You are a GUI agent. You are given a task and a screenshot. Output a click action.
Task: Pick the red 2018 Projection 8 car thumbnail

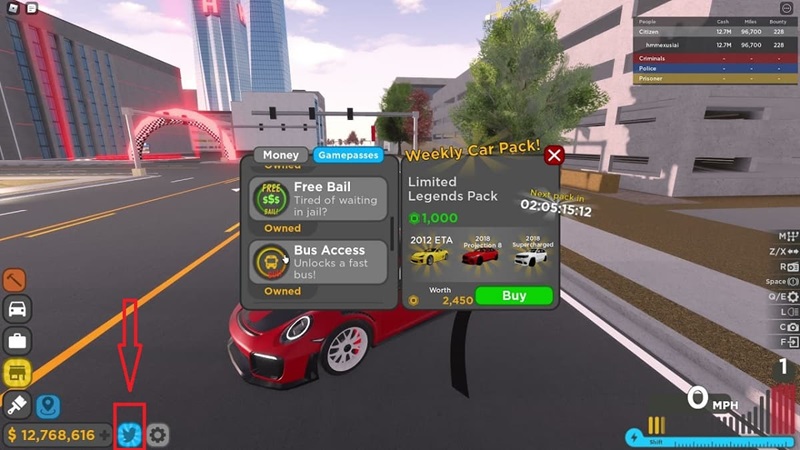(x=480, y=254)
